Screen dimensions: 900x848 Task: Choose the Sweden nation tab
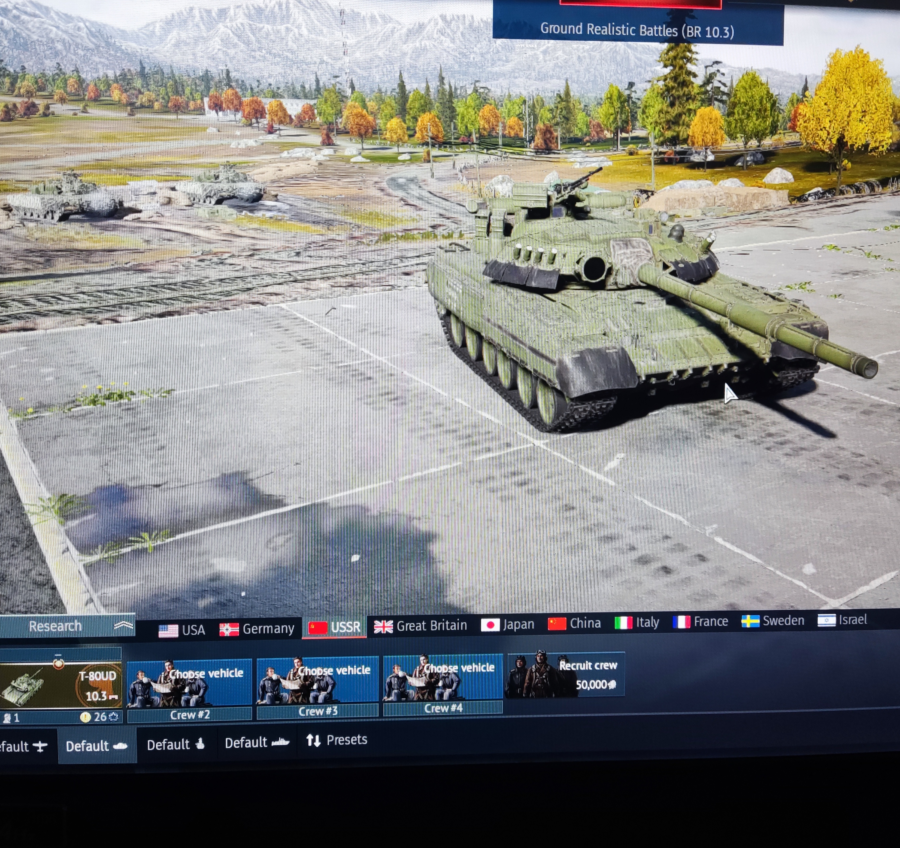click(772, 620)
